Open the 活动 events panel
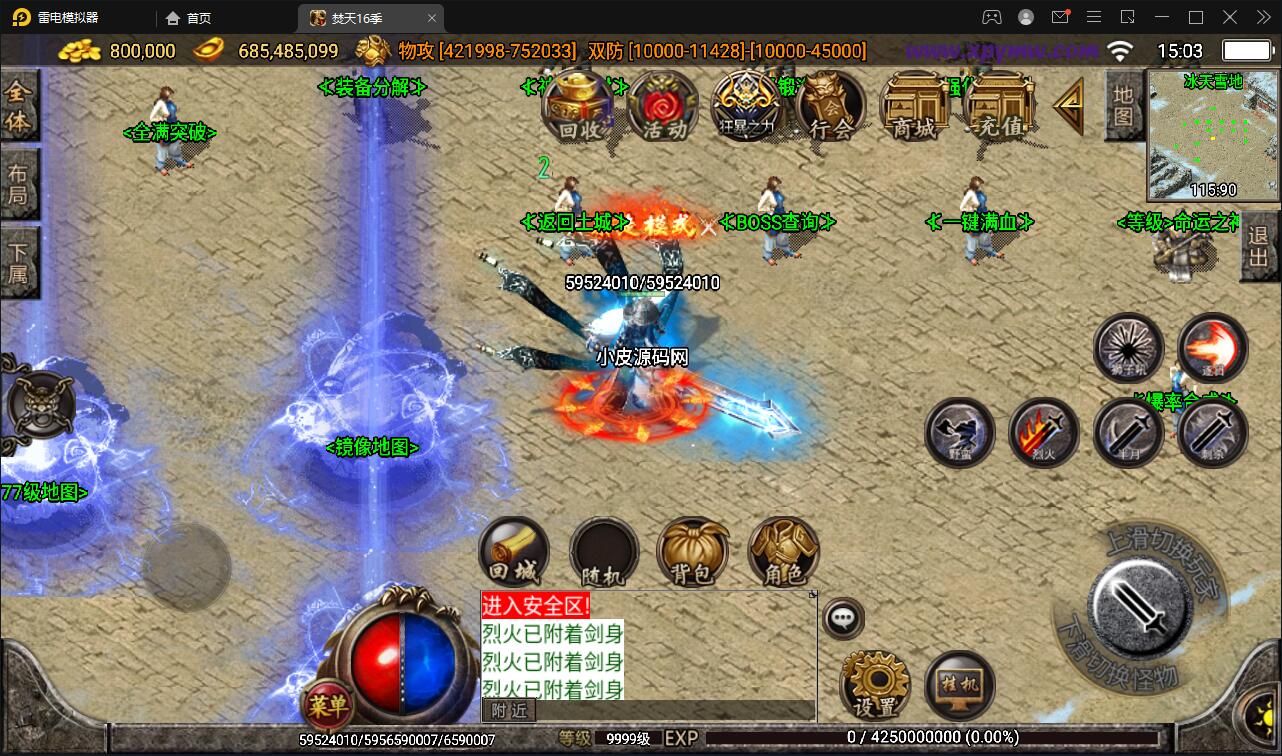1282x756 pixels. 664,106
